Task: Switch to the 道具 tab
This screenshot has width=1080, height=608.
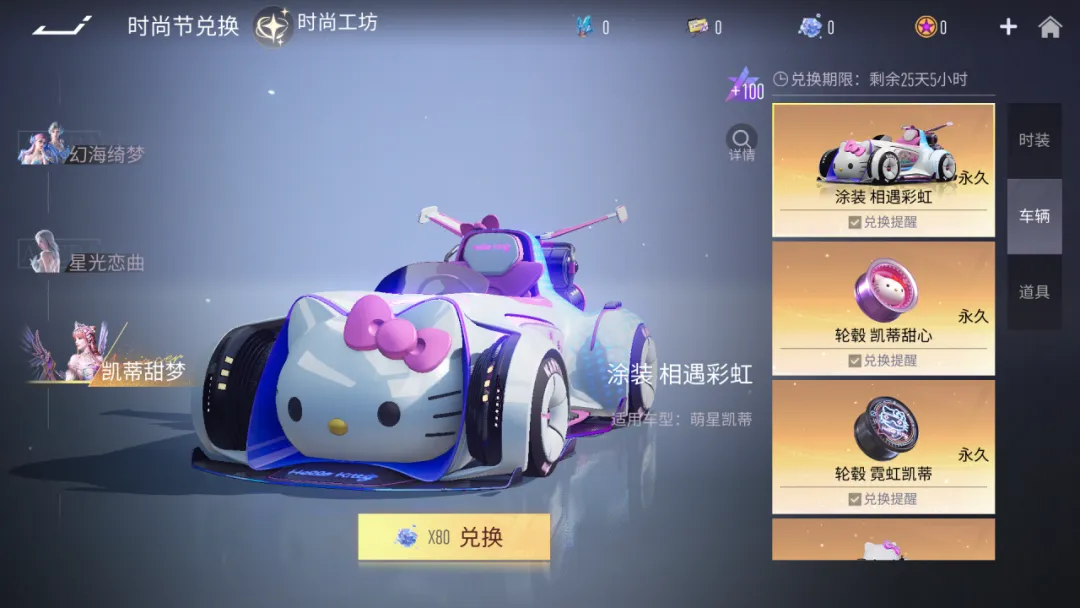Action: (x=1034, y=292)
